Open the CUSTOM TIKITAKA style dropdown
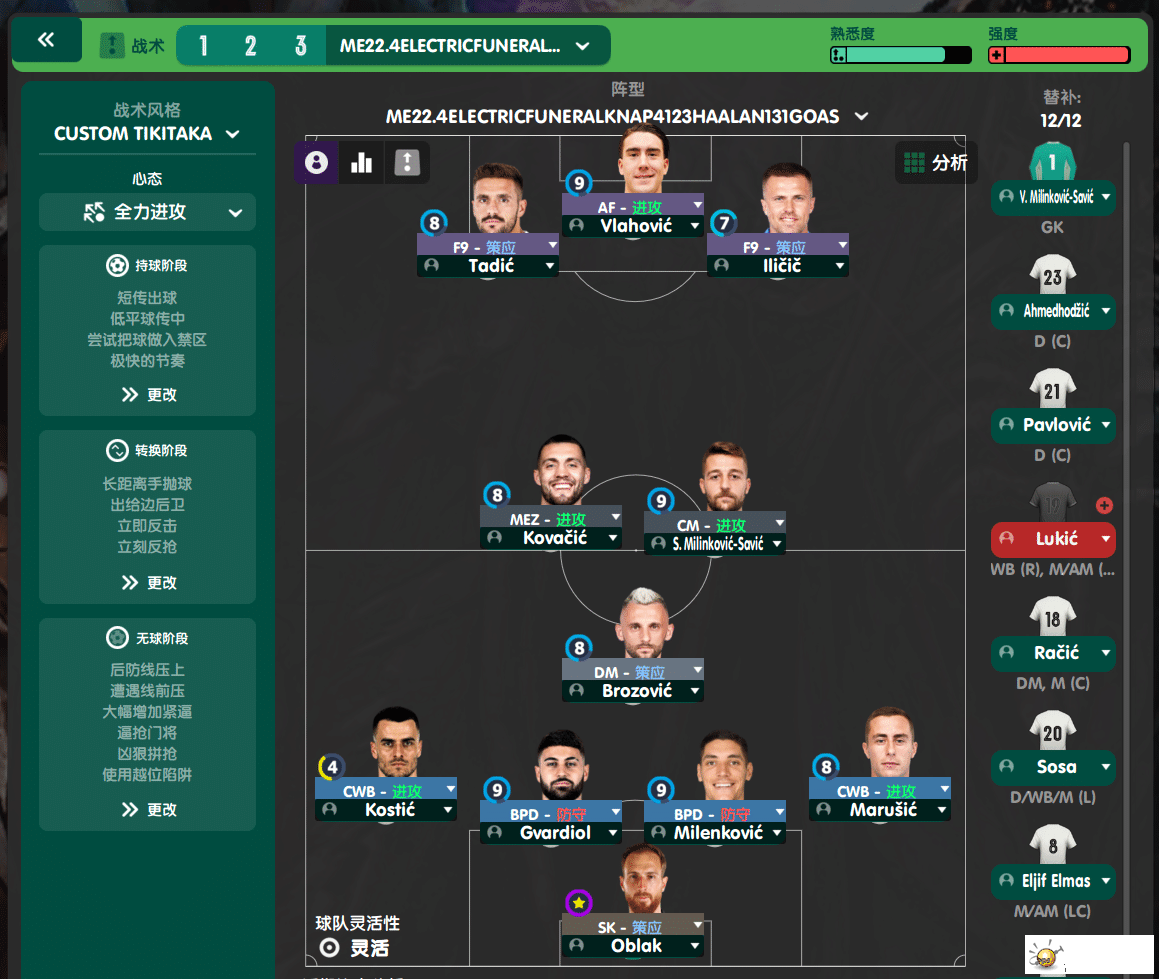 (147, 133)
